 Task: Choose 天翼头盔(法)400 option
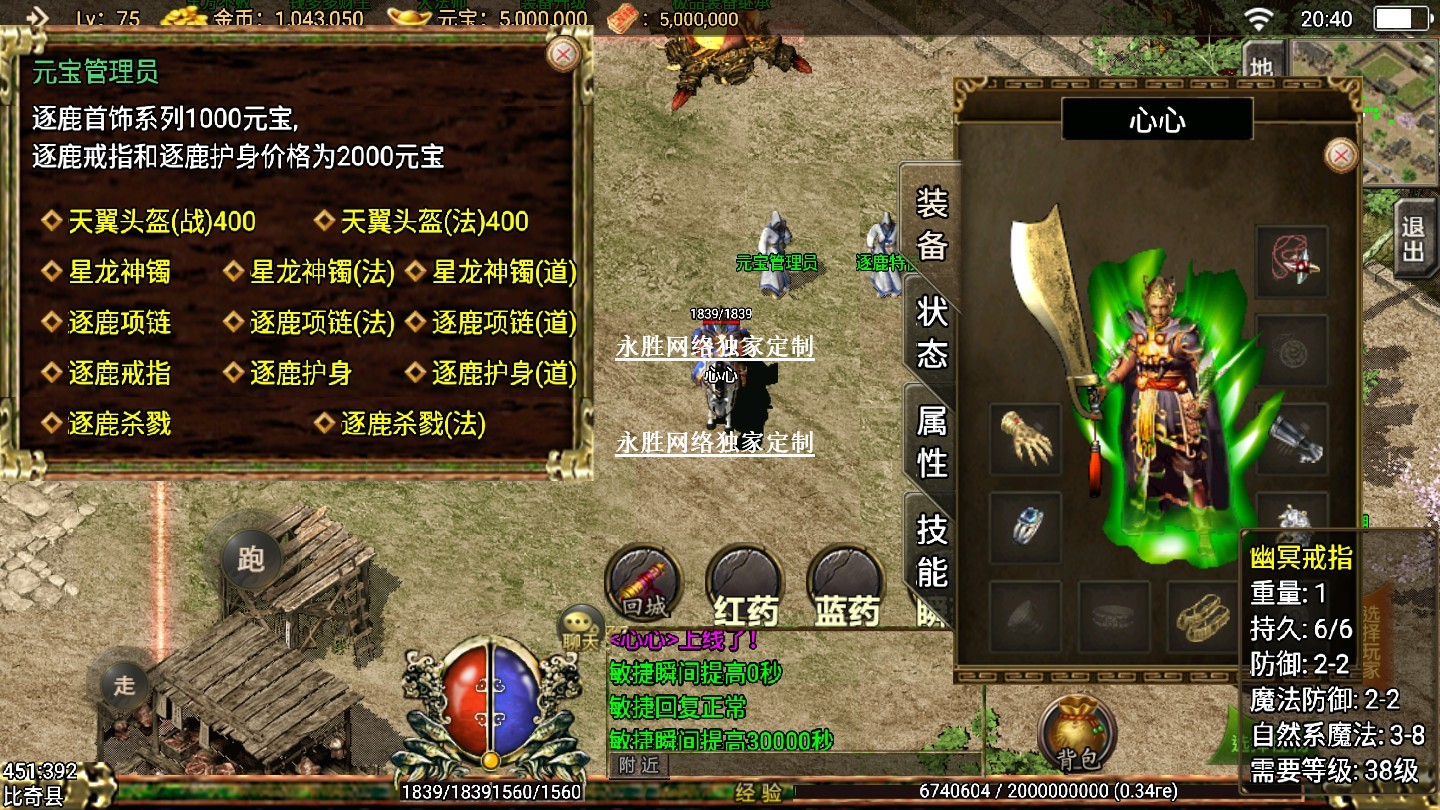point(434,221)
